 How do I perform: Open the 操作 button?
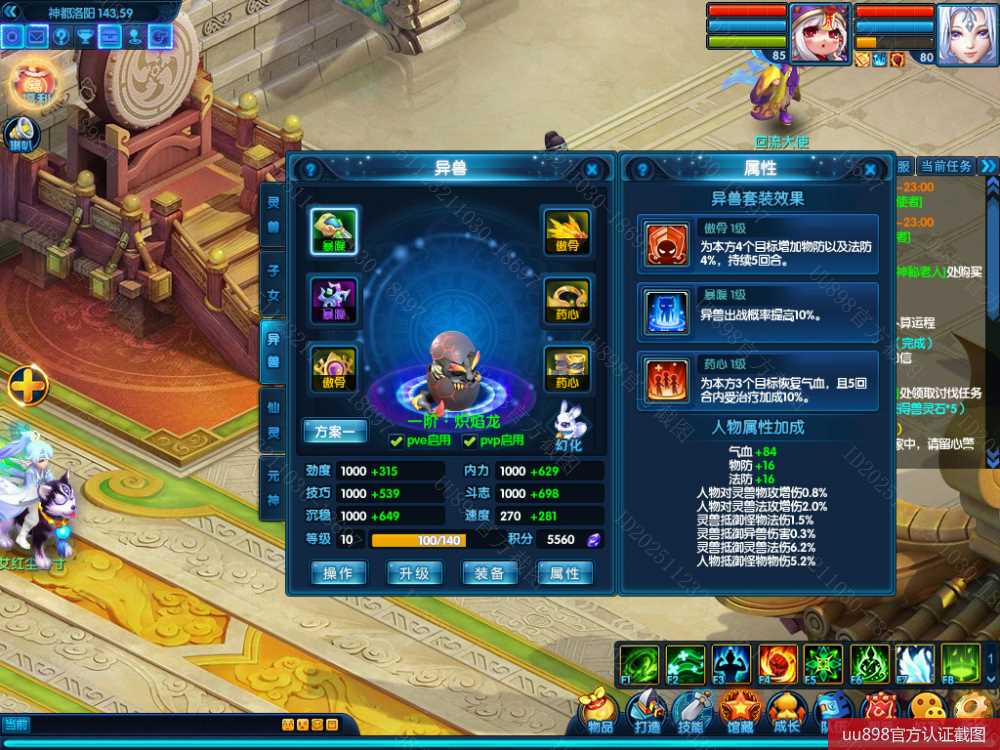(x=338, y=573)
